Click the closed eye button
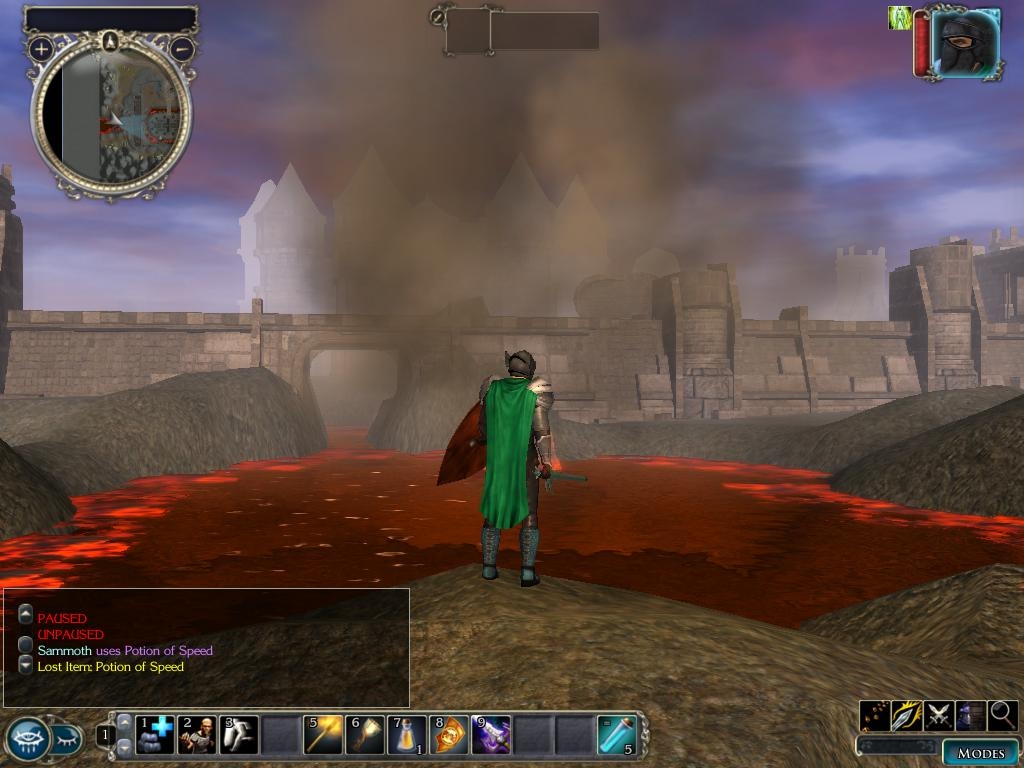 [66, 739]
